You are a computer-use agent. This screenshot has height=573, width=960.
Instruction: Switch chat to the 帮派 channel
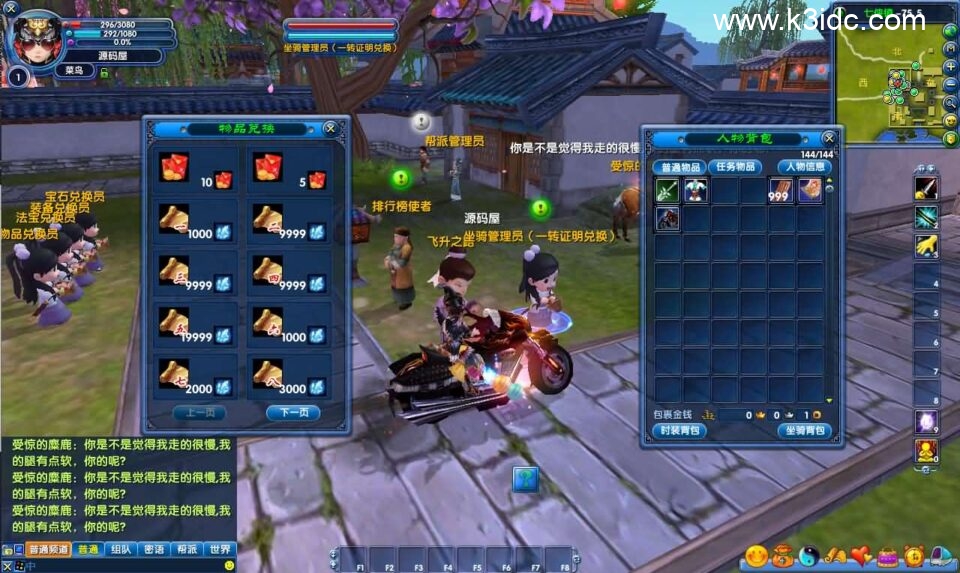point(186,549)
